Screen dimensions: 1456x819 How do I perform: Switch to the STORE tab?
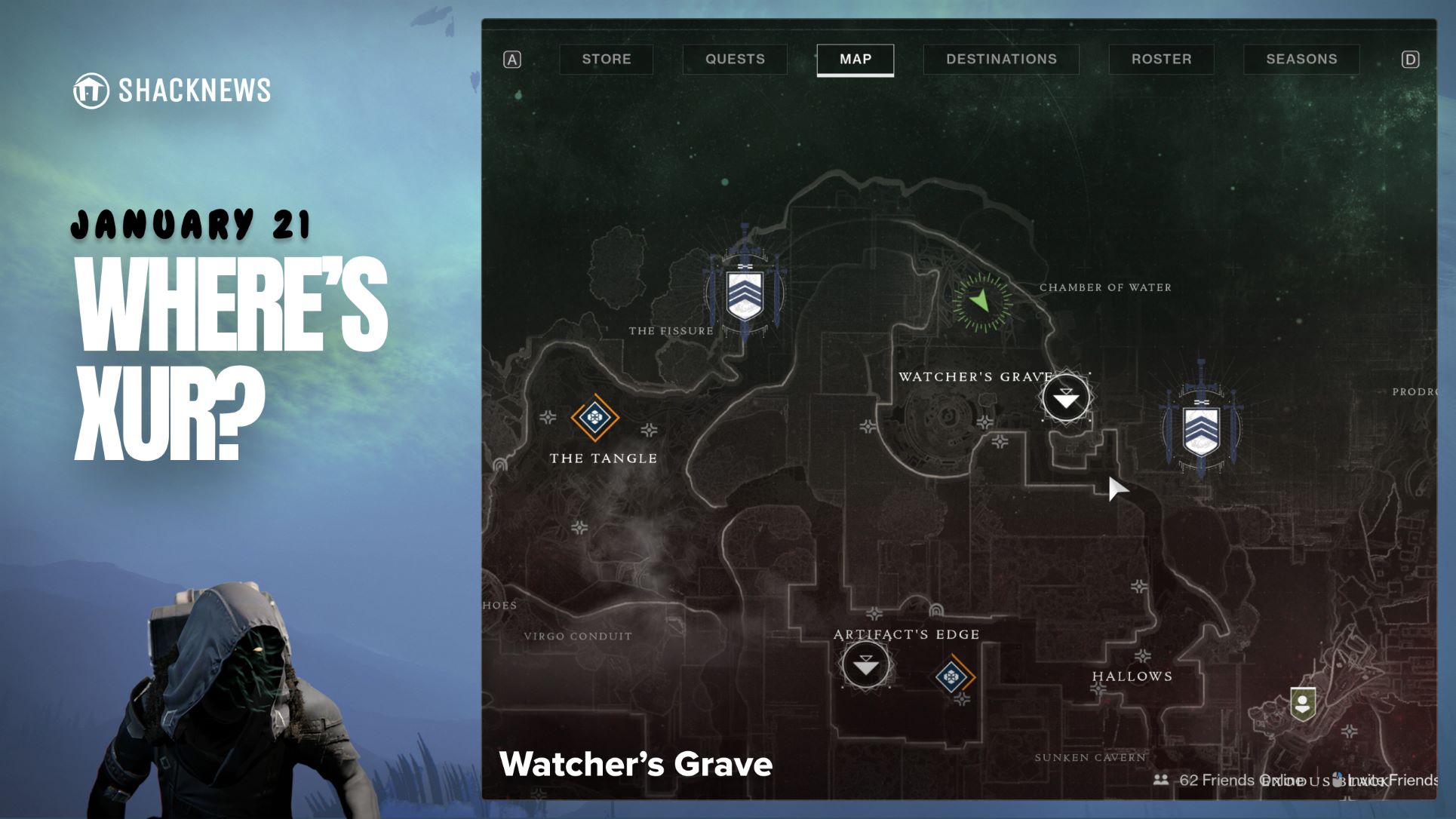[607, 60]
